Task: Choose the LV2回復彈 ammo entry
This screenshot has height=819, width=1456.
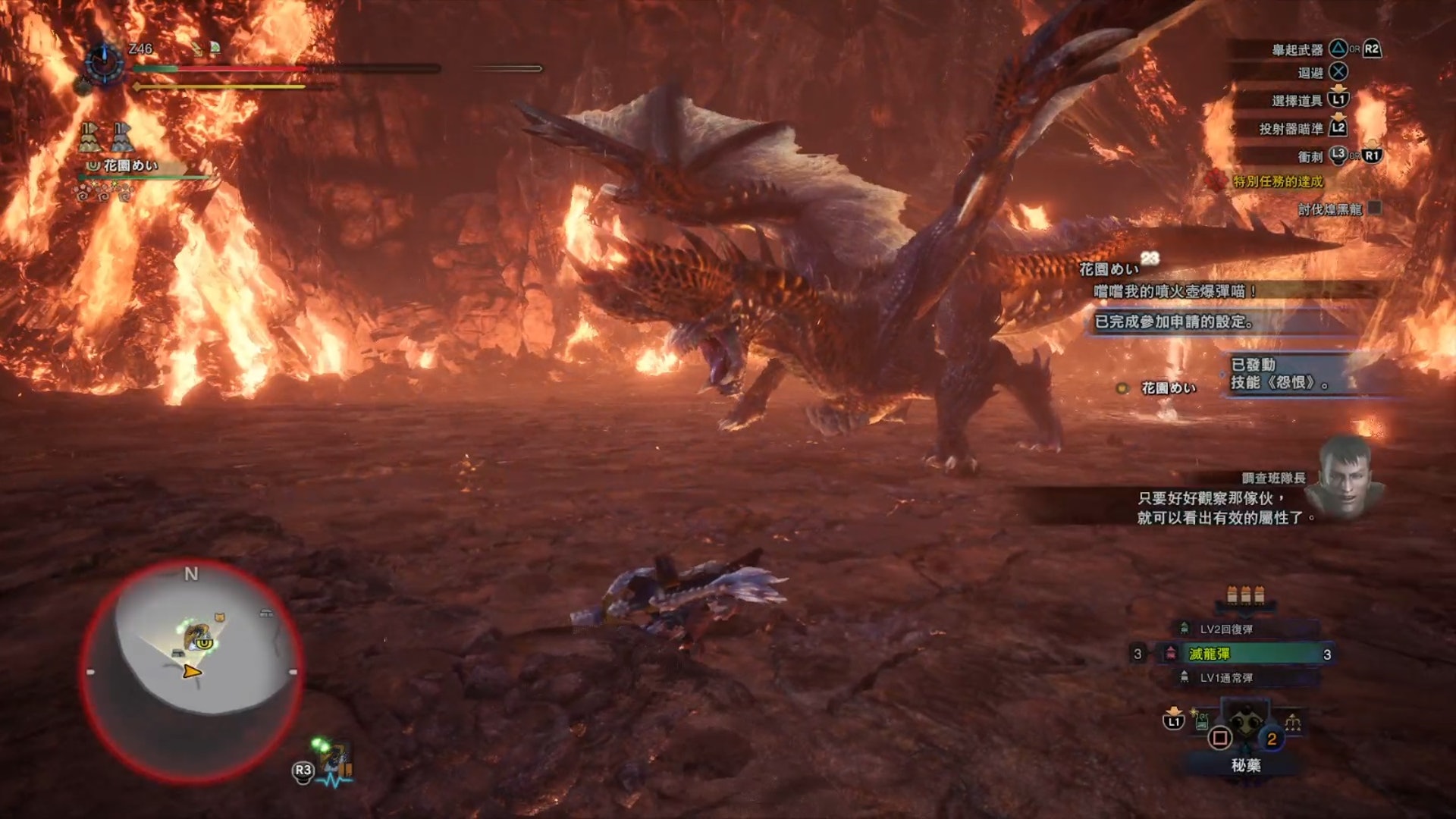Action: 1225,629
